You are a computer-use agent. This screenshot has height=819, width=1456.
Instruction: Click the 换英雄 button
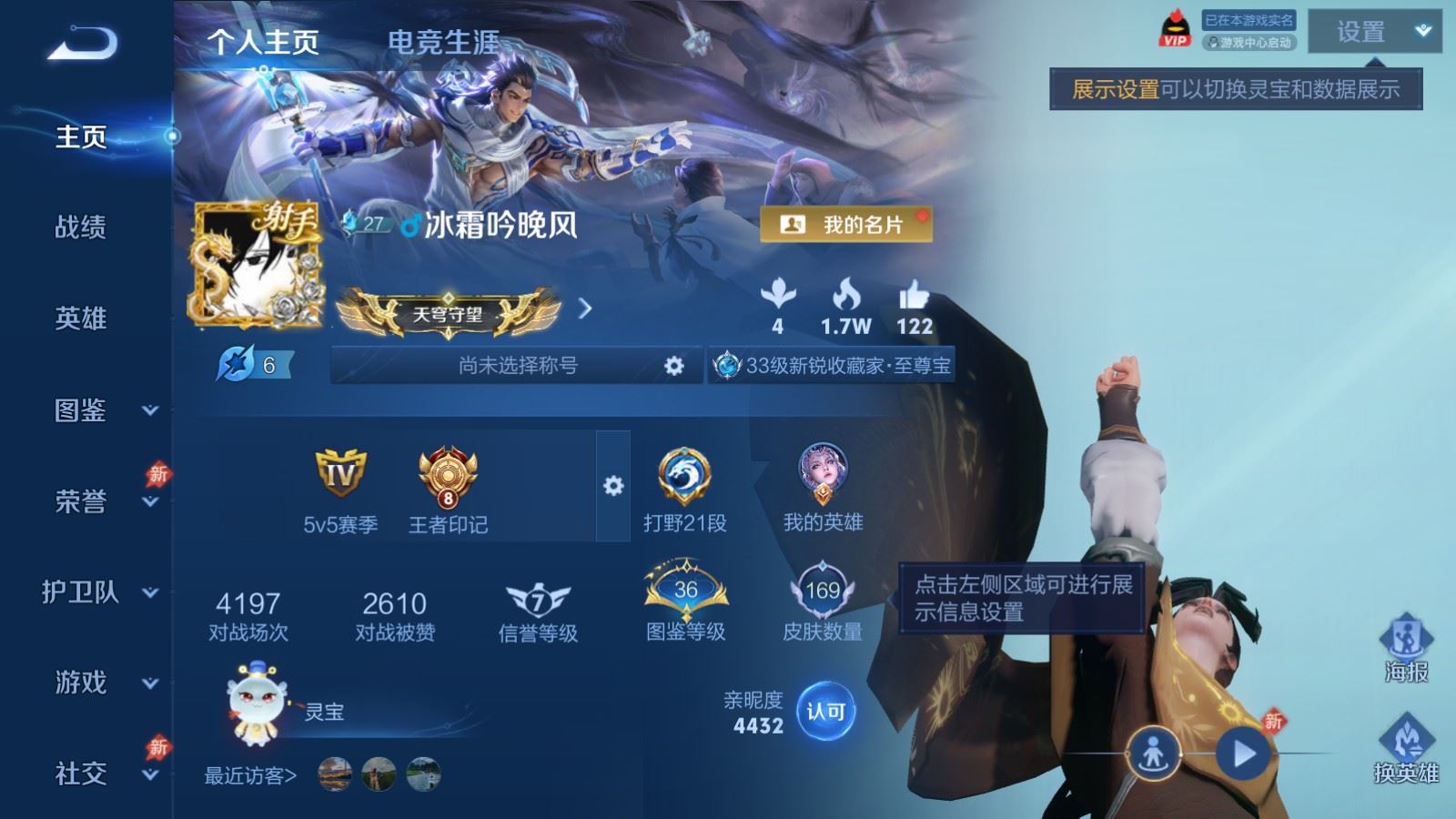[x=1406, y=749]
